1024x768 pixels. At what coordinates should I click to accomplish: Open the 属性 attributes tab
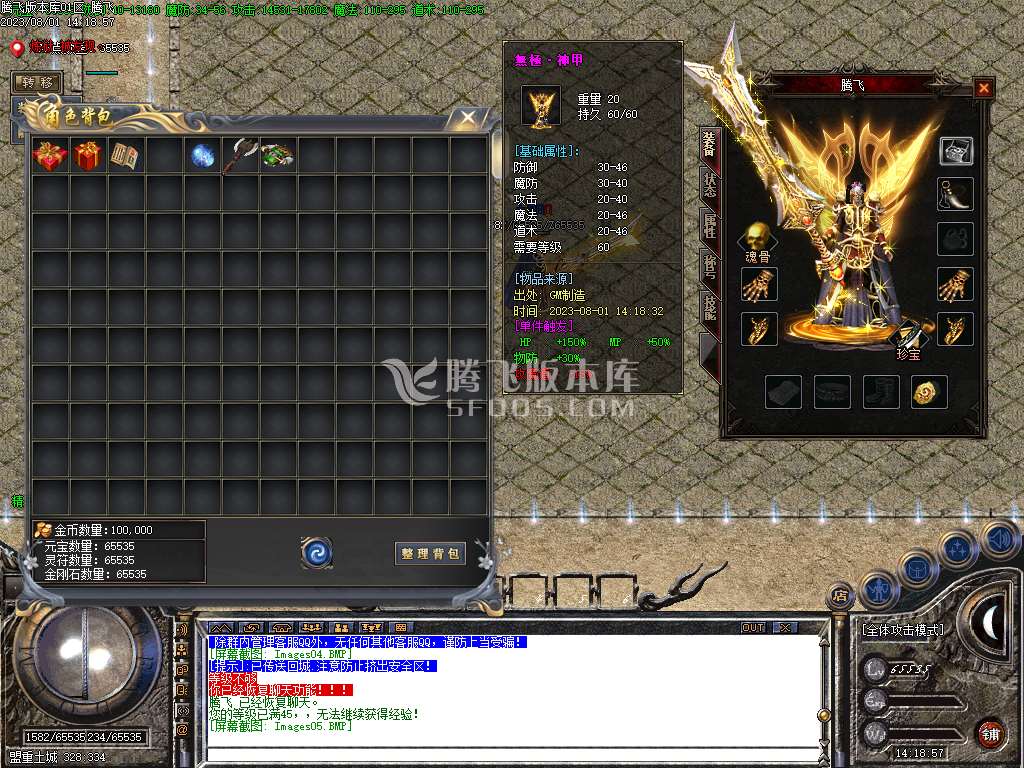pyautogui.click(x=709, y=227)
